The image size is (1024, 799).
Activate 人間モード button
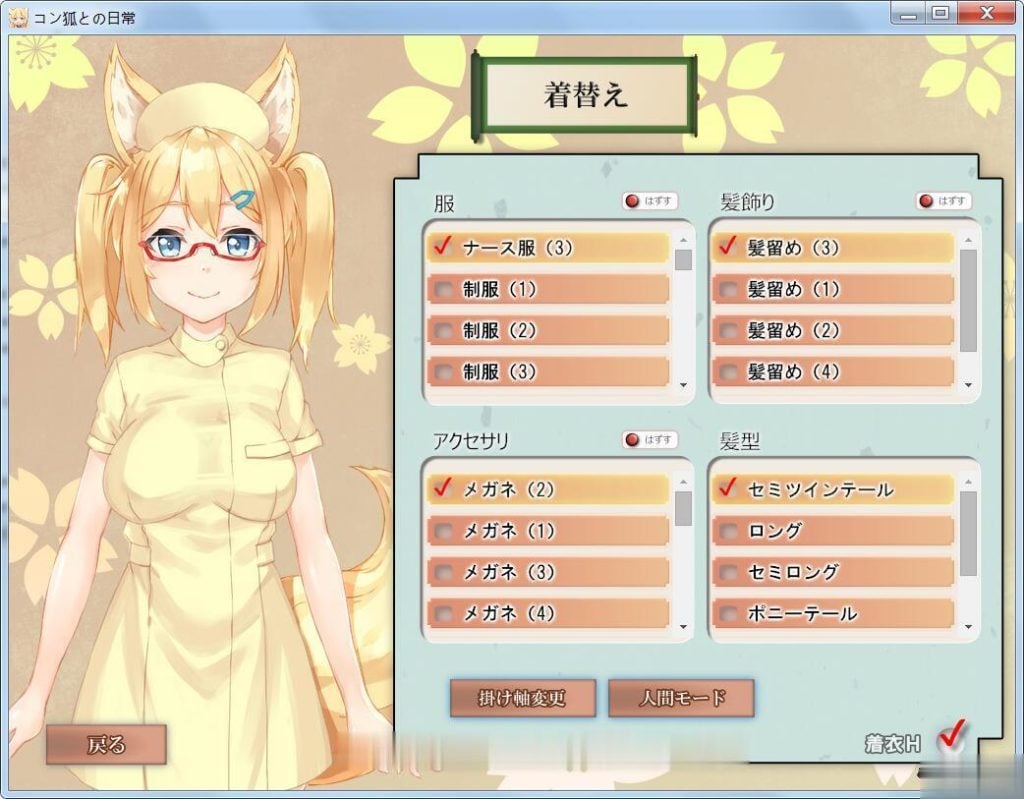click(x=681, y=698)
